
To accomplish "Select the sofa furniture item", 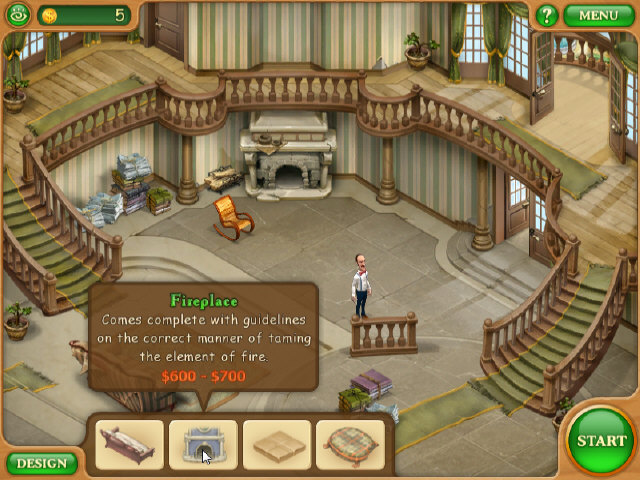I will pyautogui.click(x=130, y=445).
